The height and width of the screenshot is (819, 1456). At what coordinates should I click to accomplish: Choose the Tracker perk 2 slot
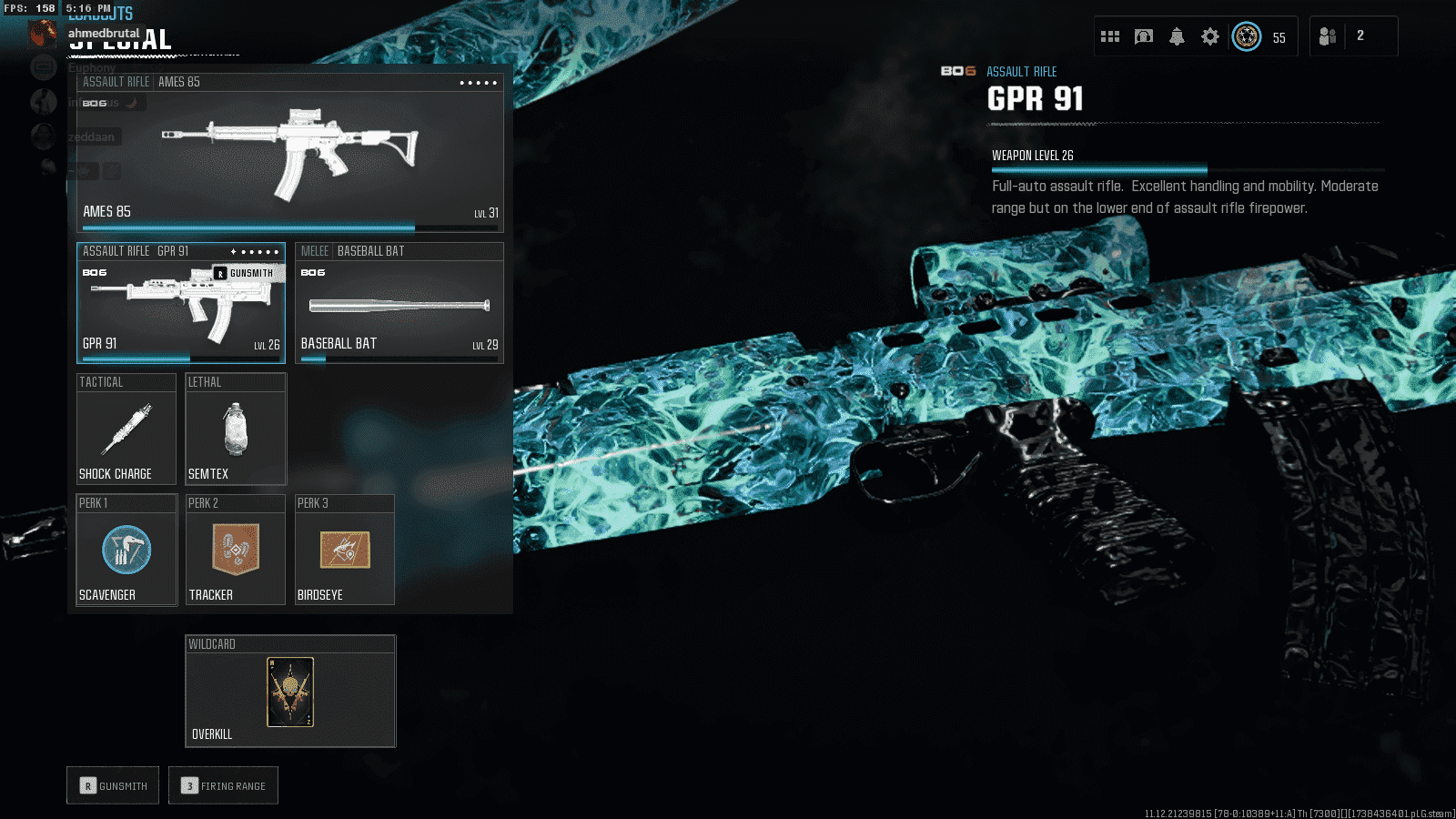[236, 551]
